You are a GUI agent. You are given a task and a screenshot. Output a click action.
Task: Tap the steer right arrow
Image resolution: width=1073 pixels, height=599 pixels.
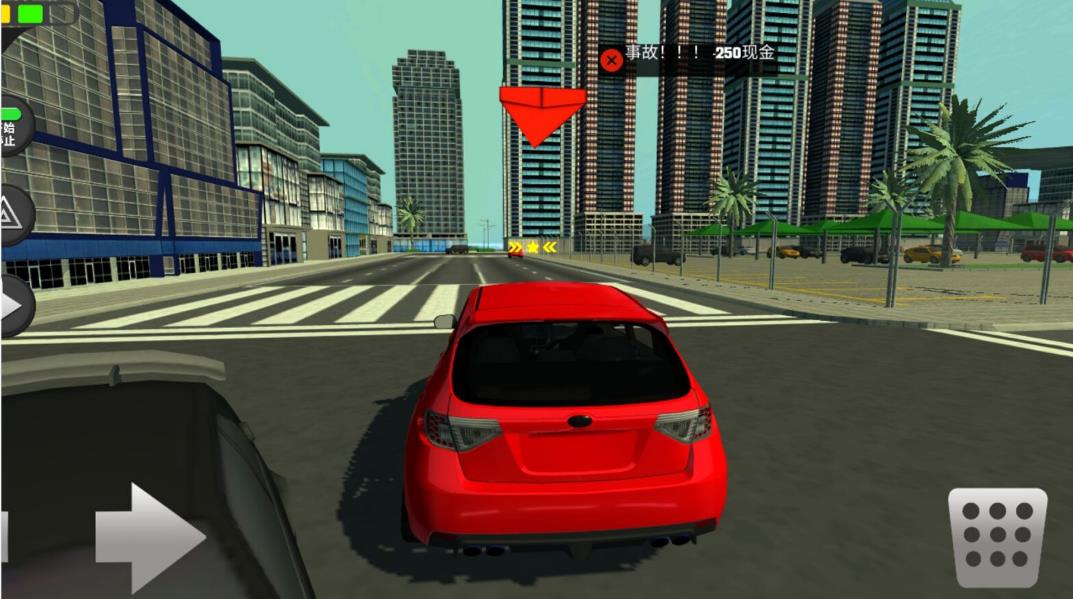(150, 537)
